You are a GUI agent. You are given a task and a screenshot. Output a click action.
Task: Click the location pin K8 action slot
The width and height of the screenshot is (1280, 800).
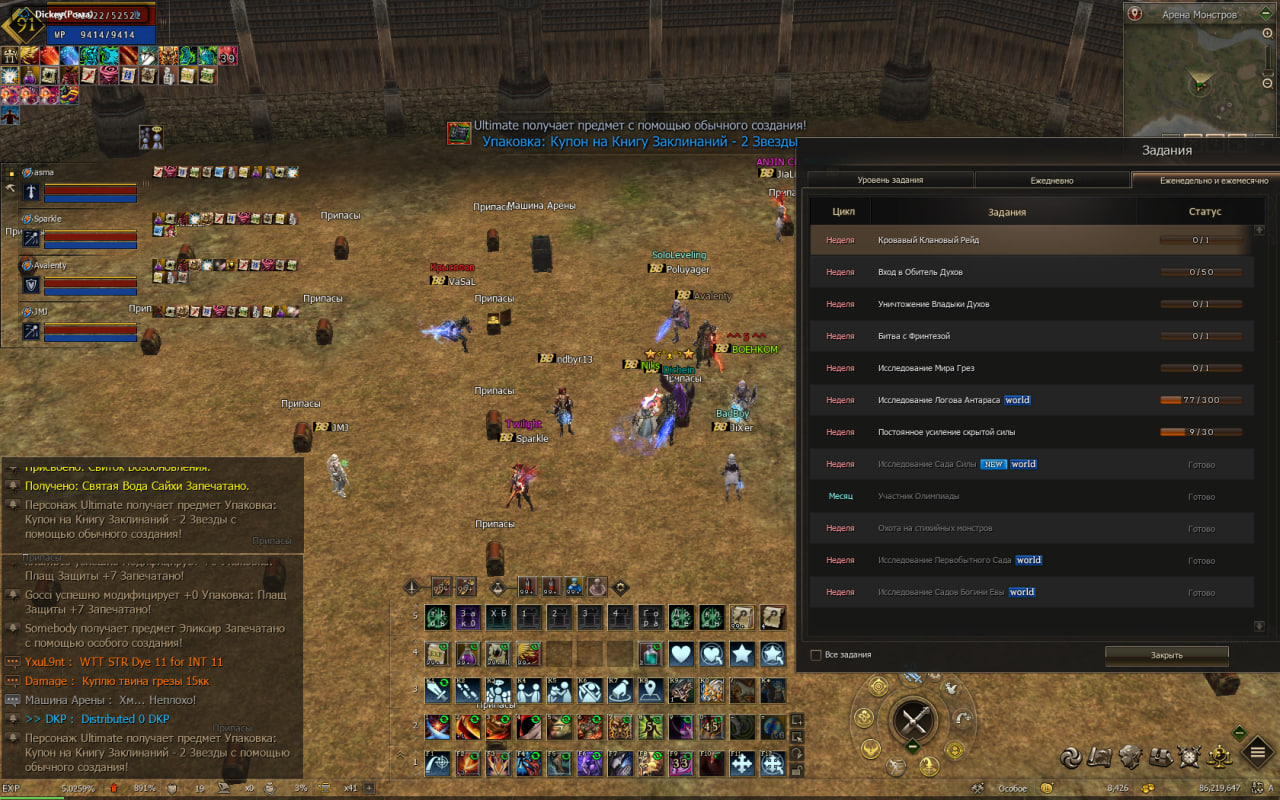pos(650,691)
